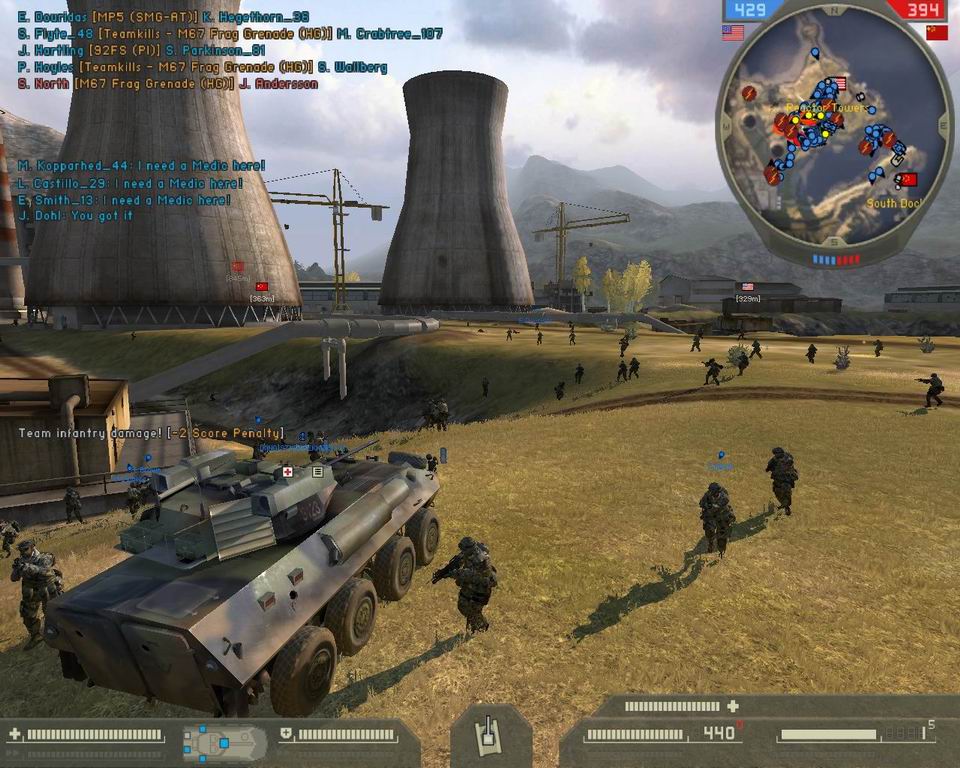The width and height of the screenshot is (960, 768).
Task: Click the US team flag beside the minimap
Action: 733,33
